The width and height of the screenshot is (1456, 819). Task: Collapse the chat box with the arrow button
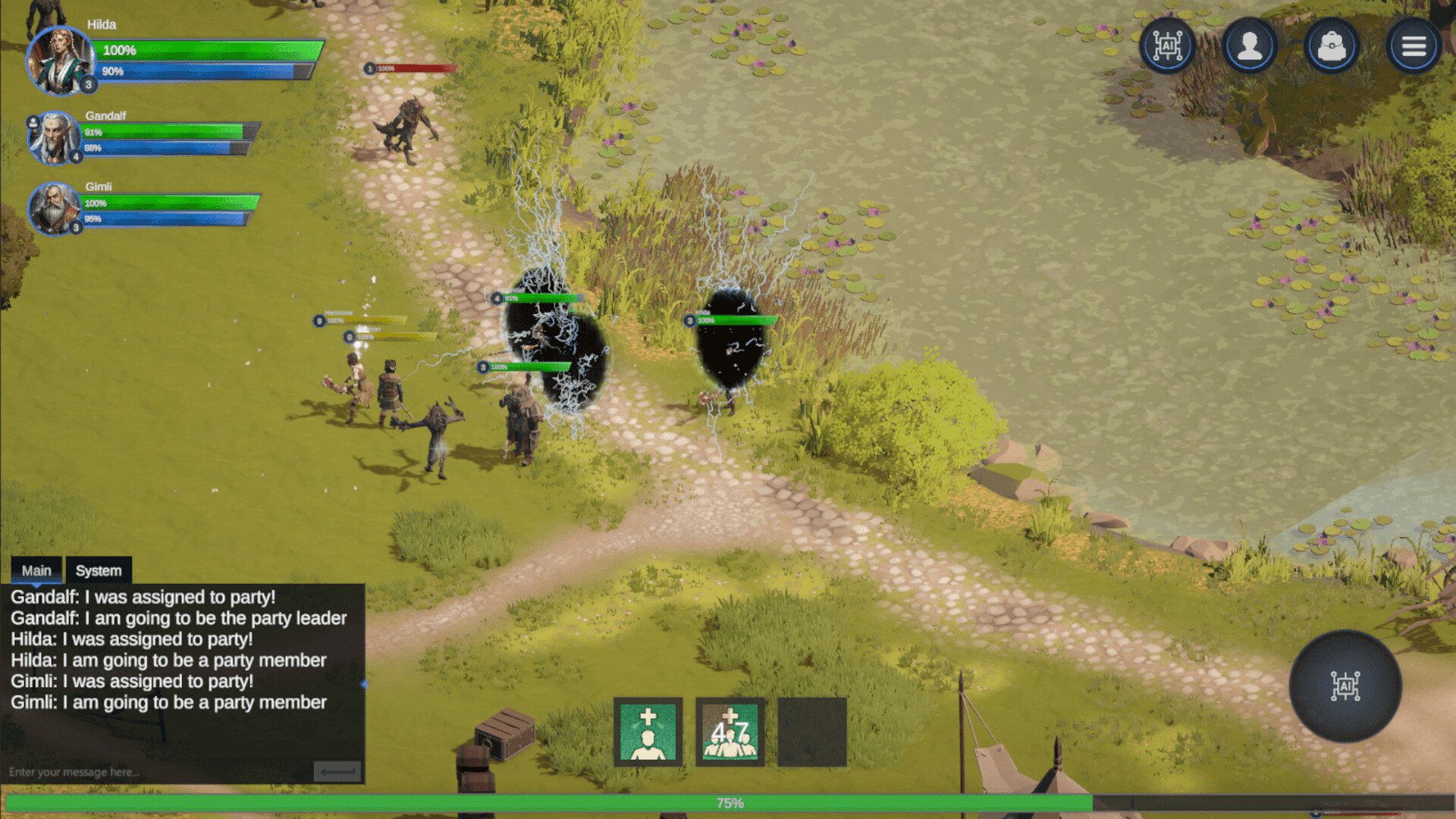(x=337, y=771)
